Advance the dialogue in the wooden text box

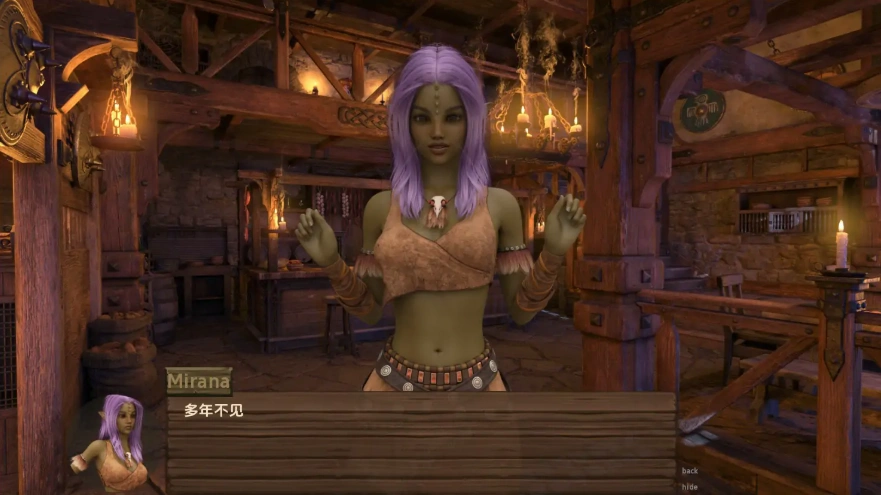[420, 440]
